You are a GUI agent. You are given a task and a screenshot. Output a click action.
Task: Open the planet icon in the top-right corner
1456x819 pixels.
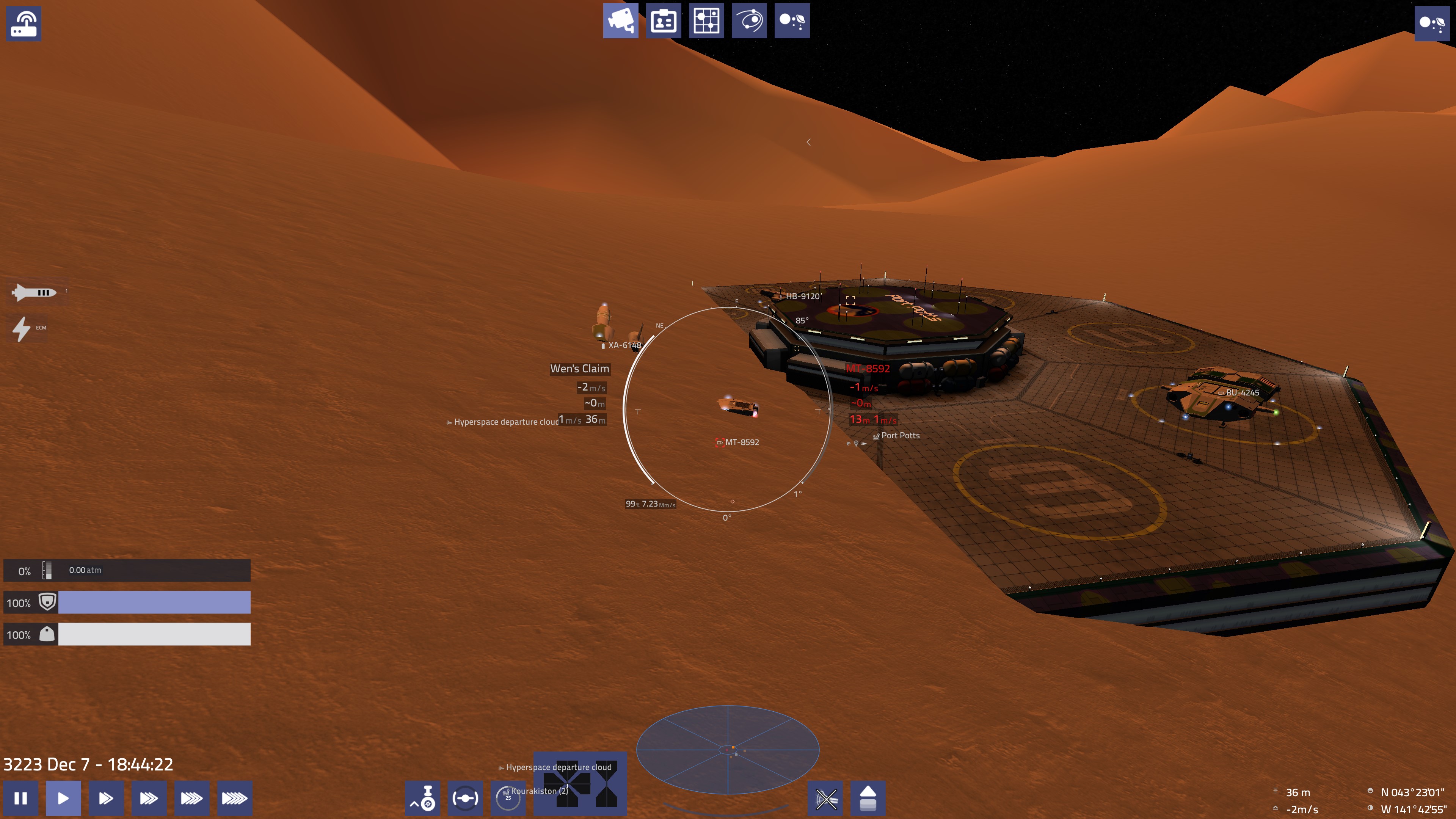(1432, 24)
